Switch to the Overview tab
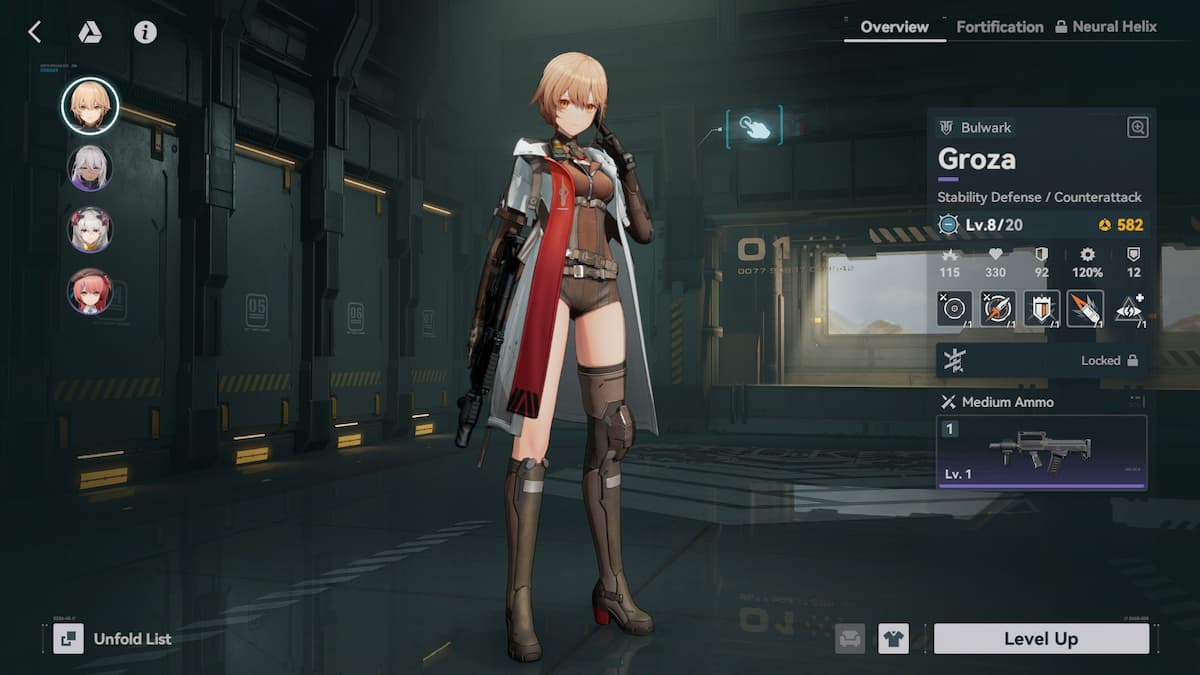 point(894,27)
